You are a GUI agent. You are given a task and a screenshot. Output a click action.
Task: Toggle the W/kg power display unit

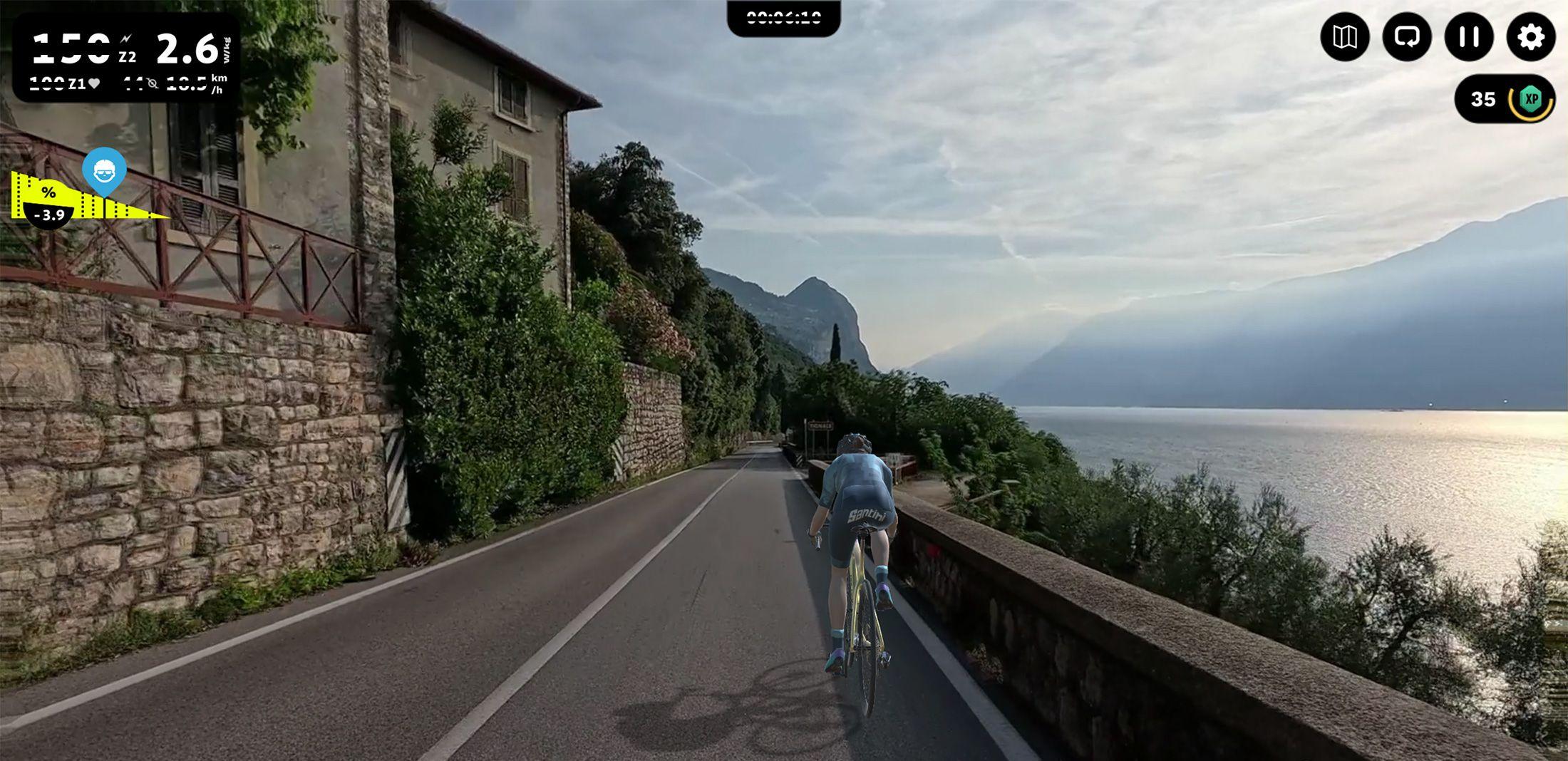(x=228, y=50)
